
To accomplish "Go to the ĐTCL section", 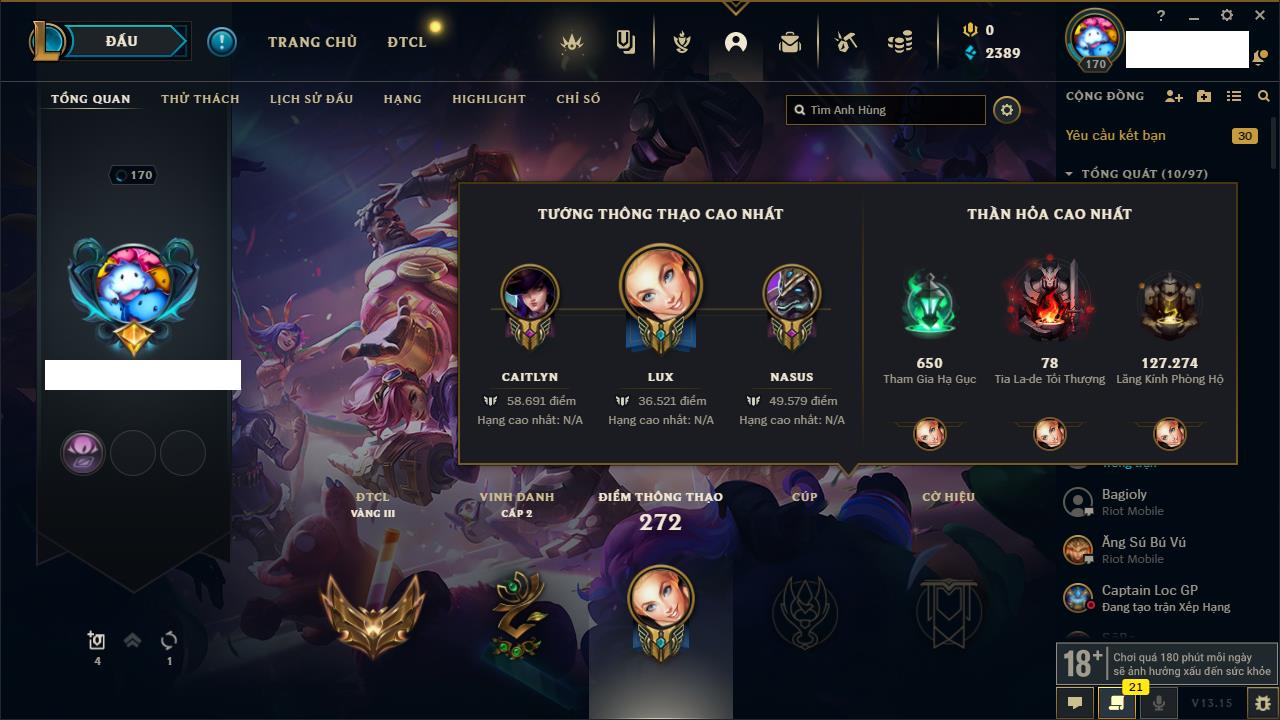I will pyautogui.click(x=407, y=42).
